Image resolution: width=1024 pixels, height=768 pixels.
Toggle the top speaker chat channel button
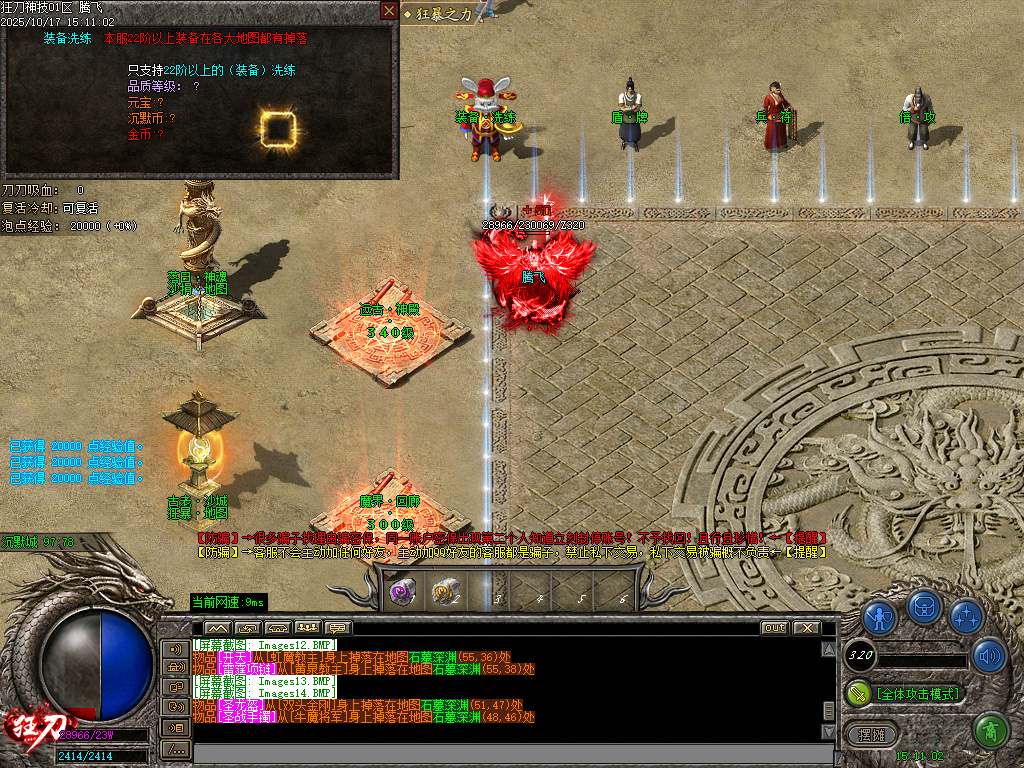click(176, 649)
